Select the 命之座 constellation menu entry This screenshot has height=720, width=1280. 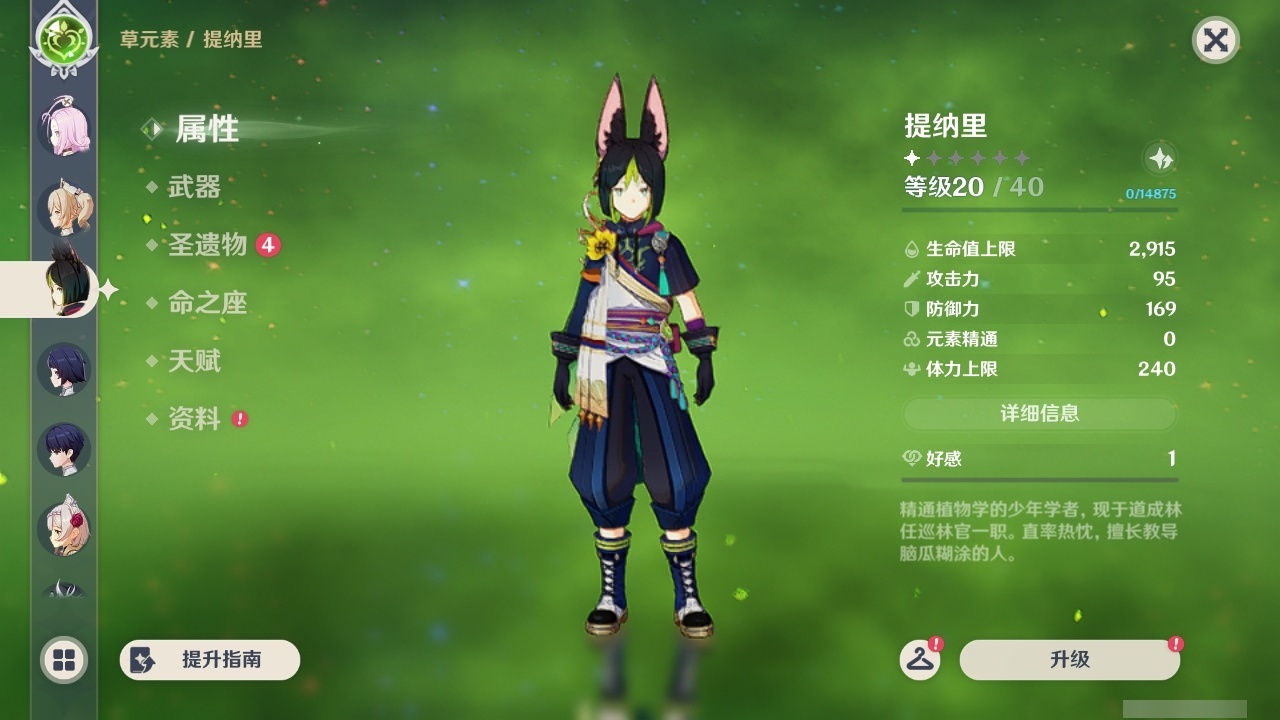[x=208, y=303]
